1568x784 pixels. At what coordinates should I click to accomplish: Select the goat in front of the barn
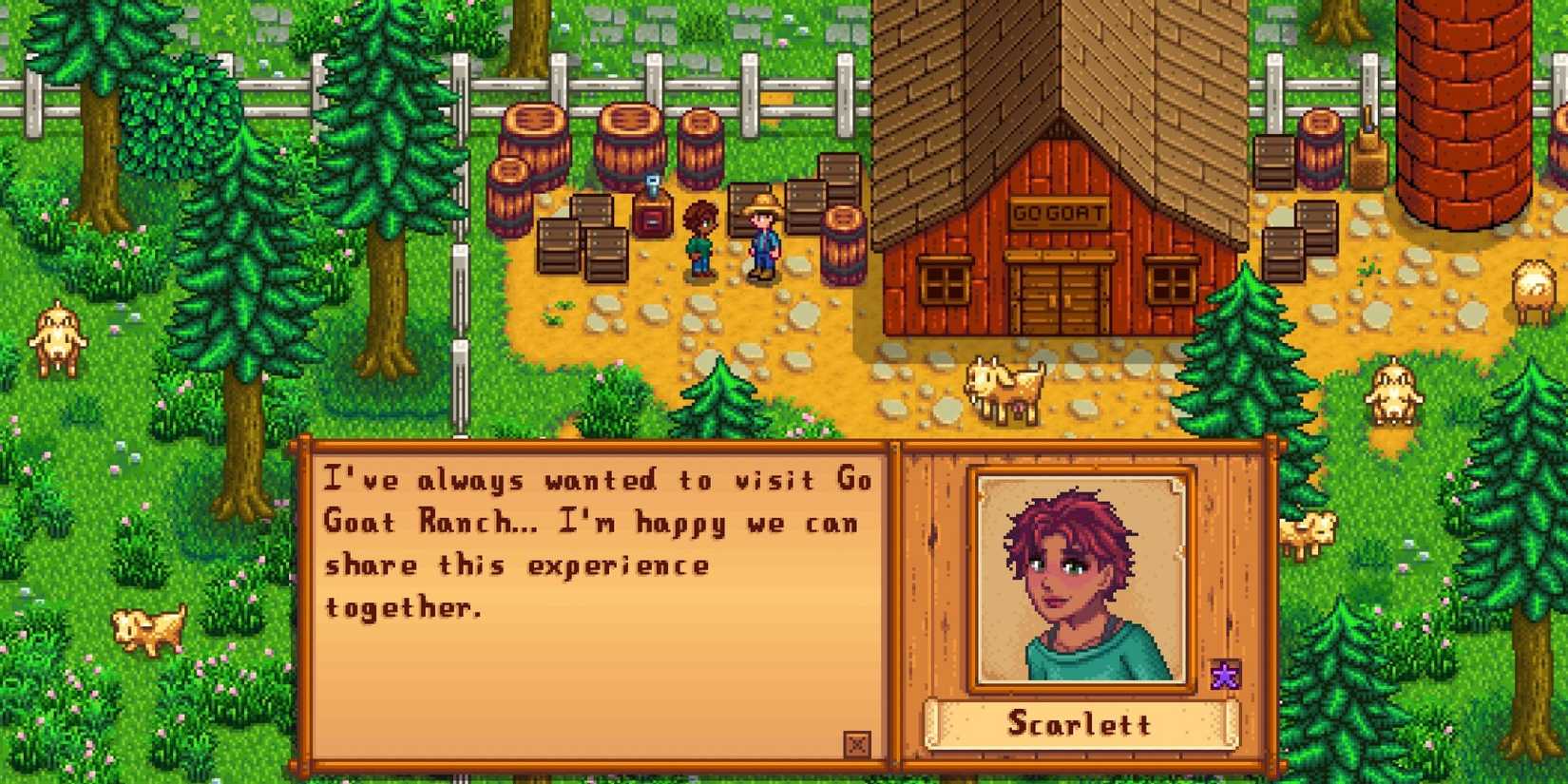[x=1003, y=390]
